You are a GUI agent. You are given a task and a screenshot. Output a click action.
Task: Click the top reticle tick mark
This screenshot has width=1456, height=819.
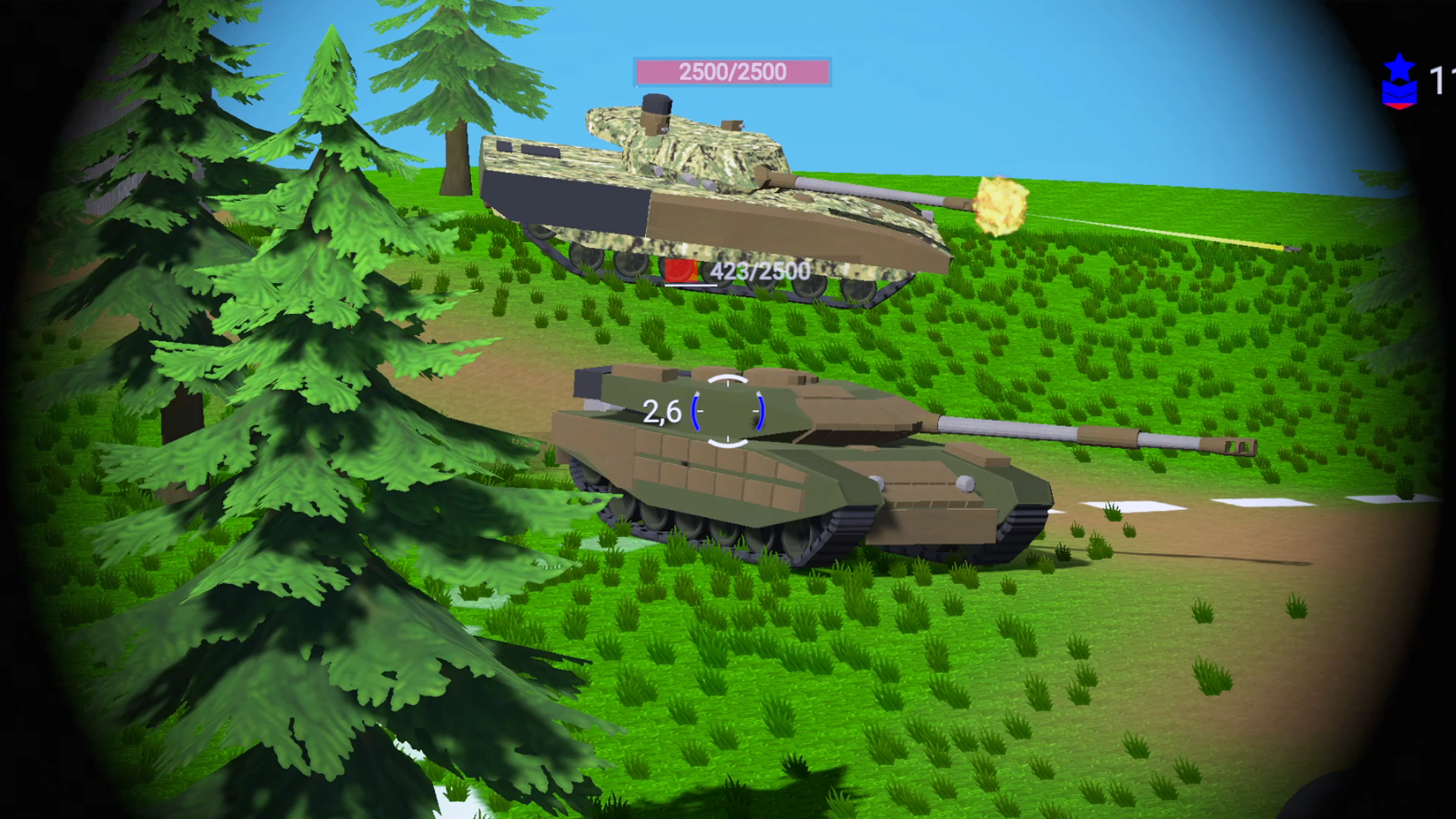point(728,383)
